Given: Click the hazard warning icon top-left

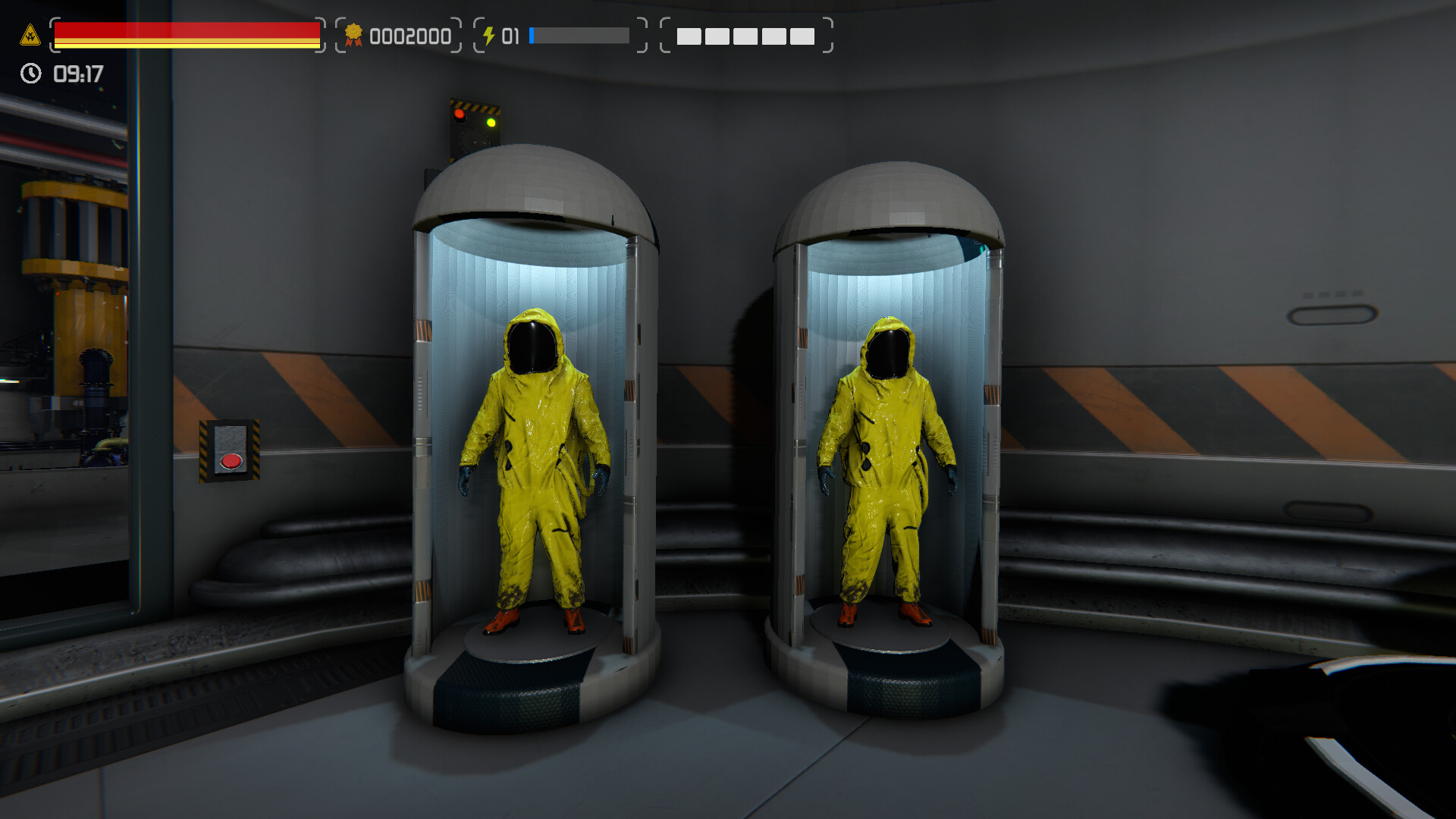Looking at the screenshot, I should 29,33.
